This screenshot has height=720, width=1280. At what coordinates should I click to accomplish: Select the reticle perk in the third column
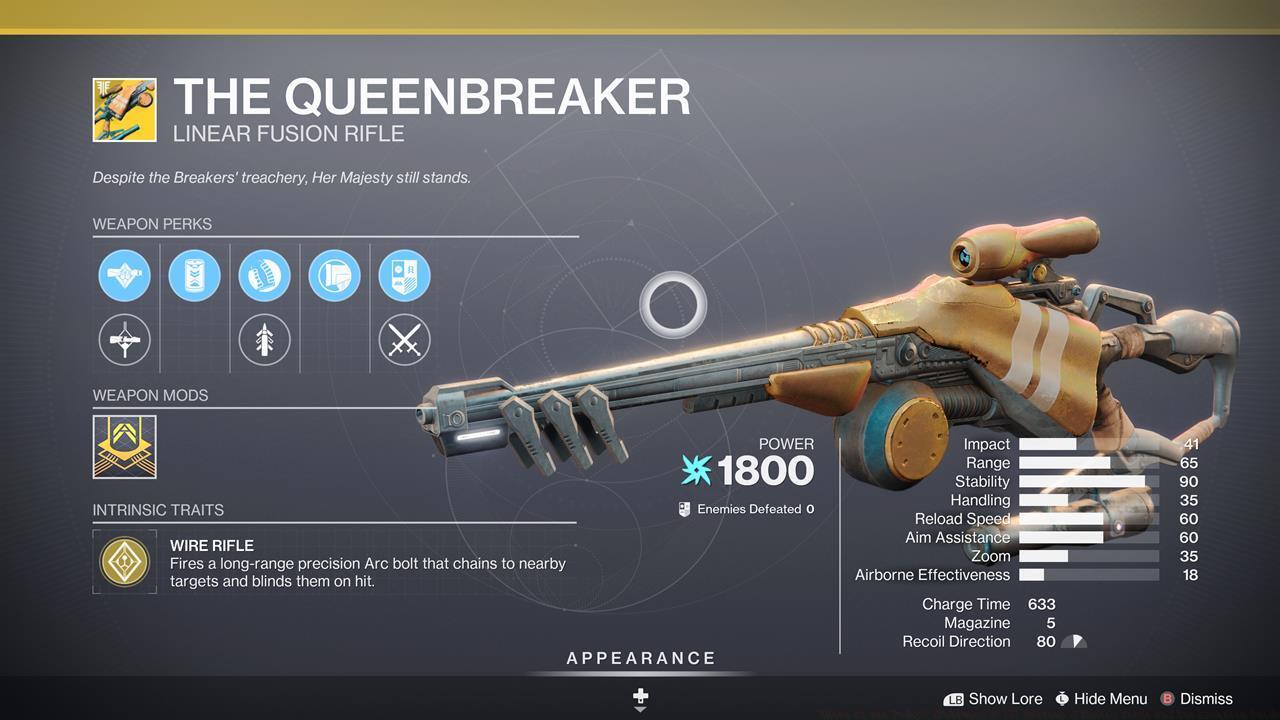[x=264, y=275]
